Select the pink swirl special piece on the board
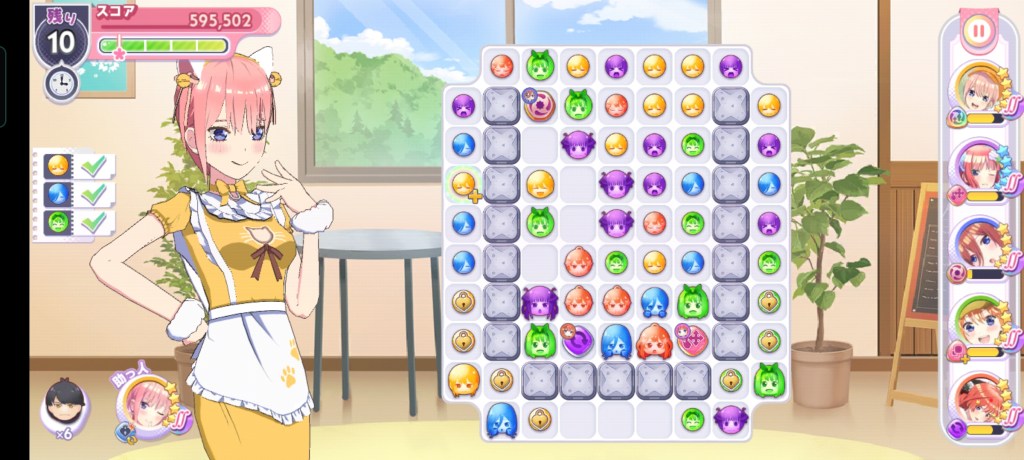The width and height of the screenshot is (1024, 460). tap(540, 105)
